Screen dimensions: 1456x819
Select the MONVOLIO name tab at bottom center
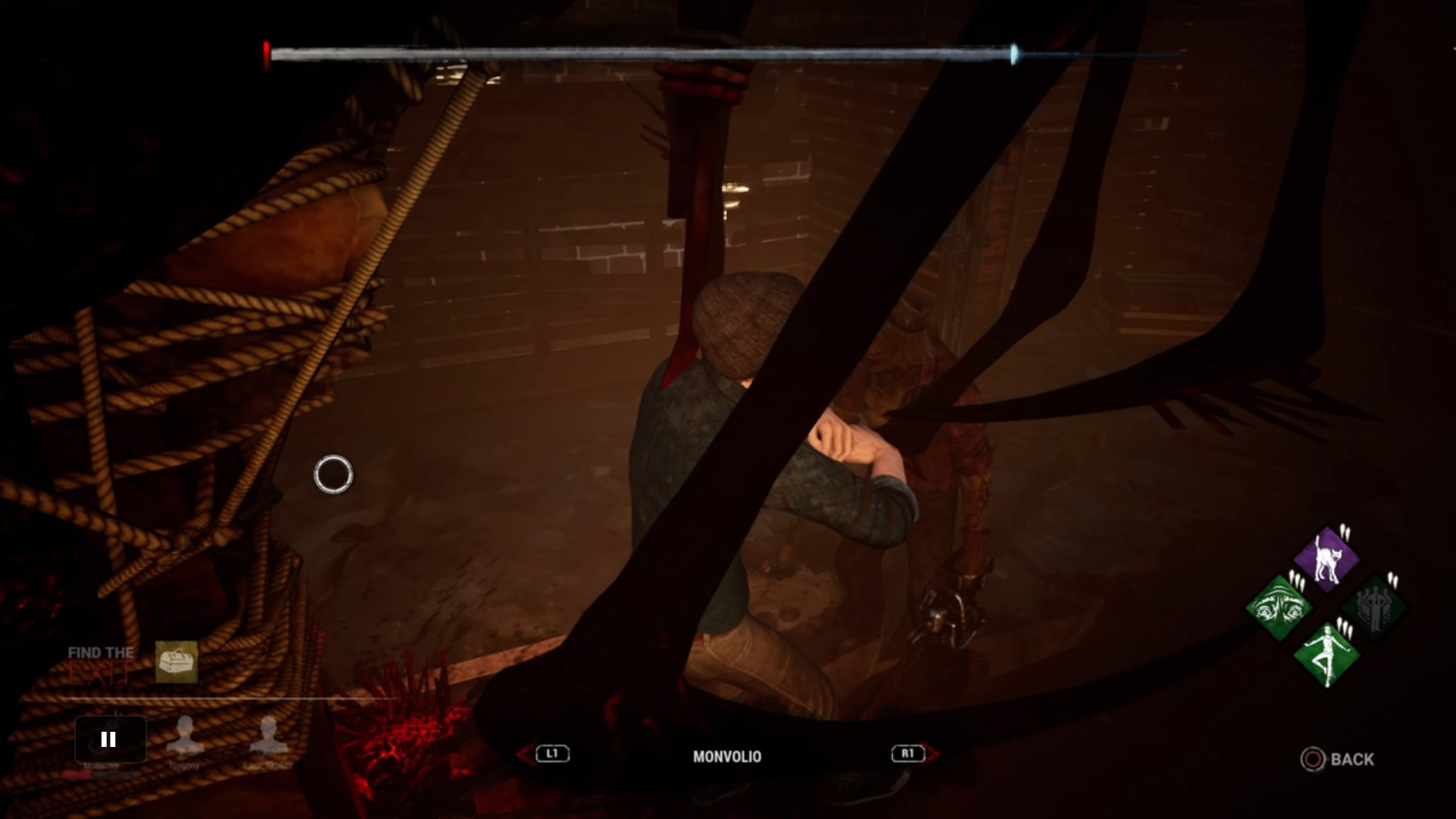tap(726, 756)
